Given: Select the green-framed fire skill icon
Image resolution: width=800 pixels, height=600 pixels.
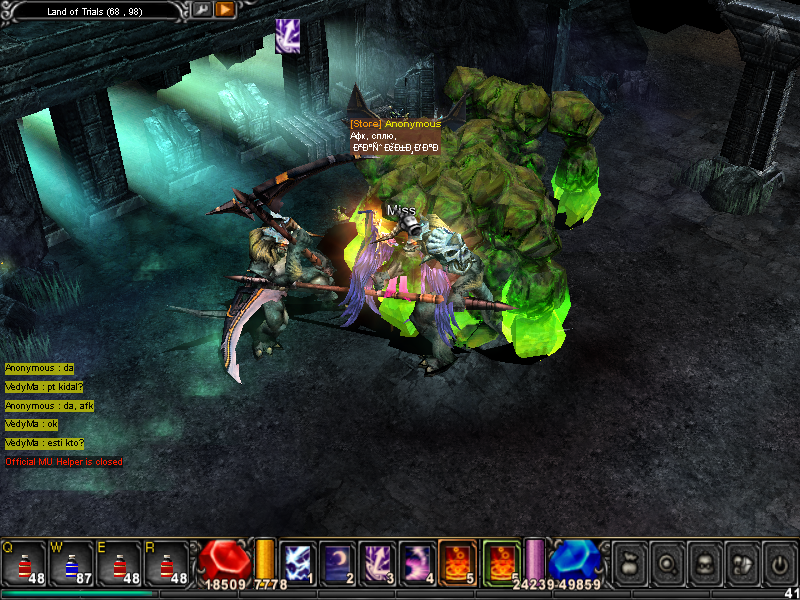Looking at the screenshot, I should (x=501, y=562).
